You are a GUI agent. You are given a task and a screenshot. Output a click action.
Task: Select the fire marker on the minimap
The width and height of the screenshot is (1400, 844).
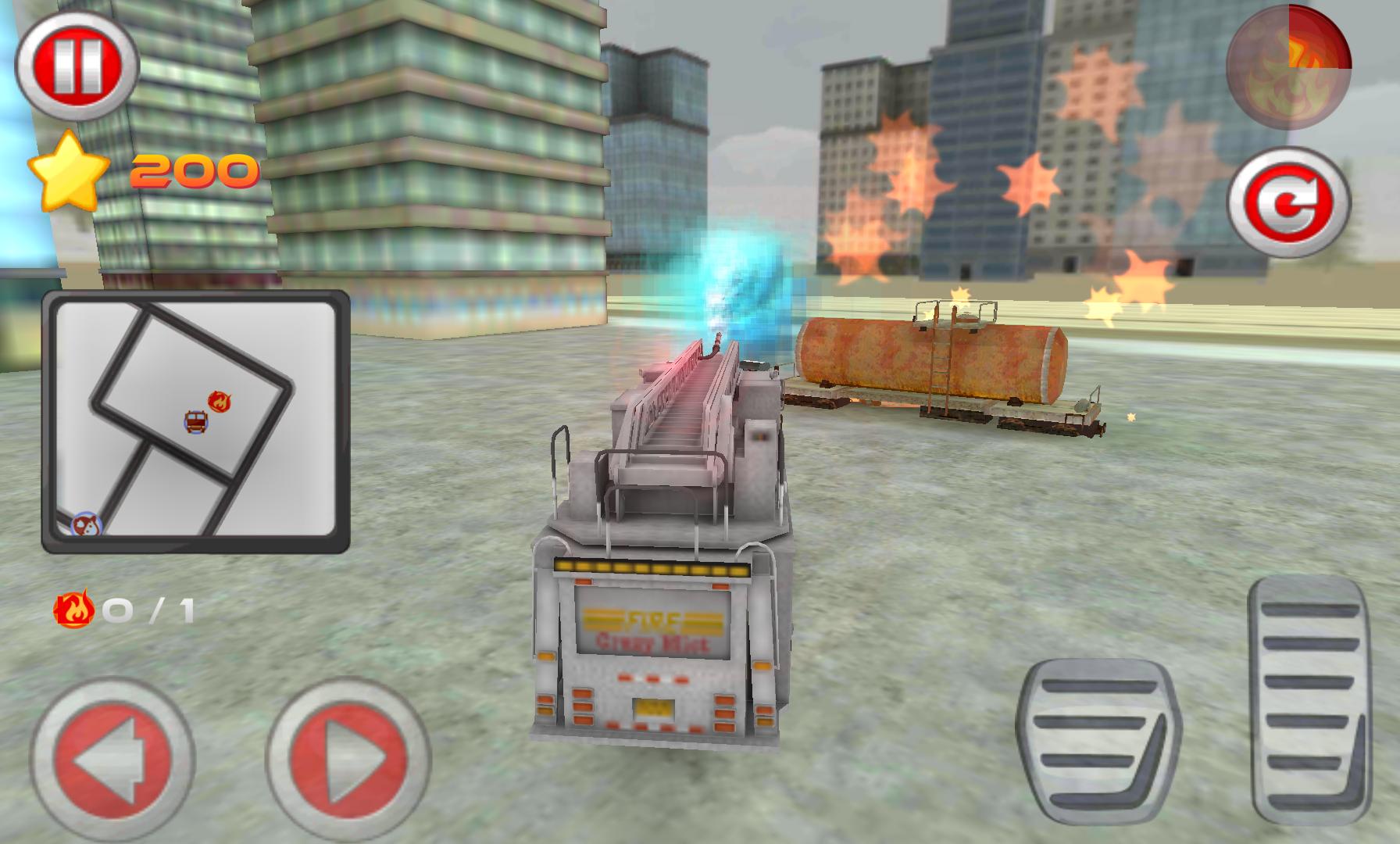[x=221, y=402]
